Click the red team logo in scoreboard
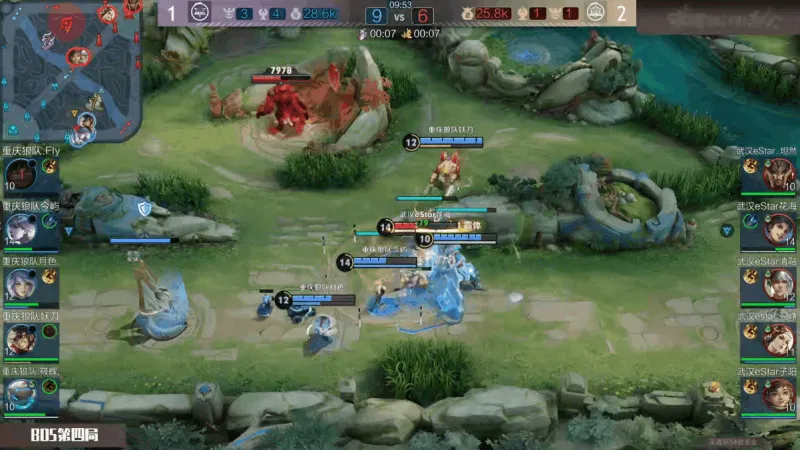The height and width of the screenshot is (450, 800). (x=596, y=13)
